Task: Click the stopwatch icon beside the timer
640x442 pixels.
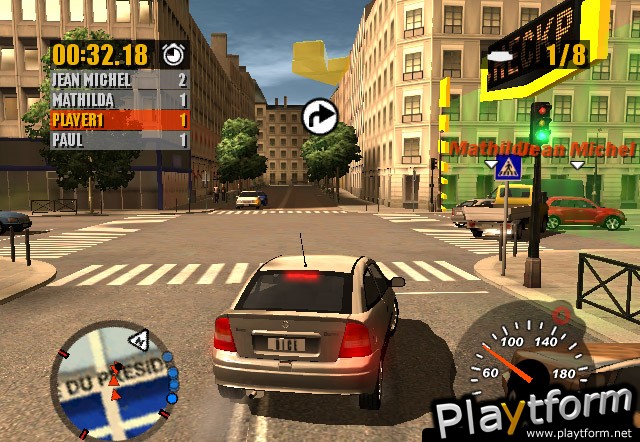Action: coord(173,53)
